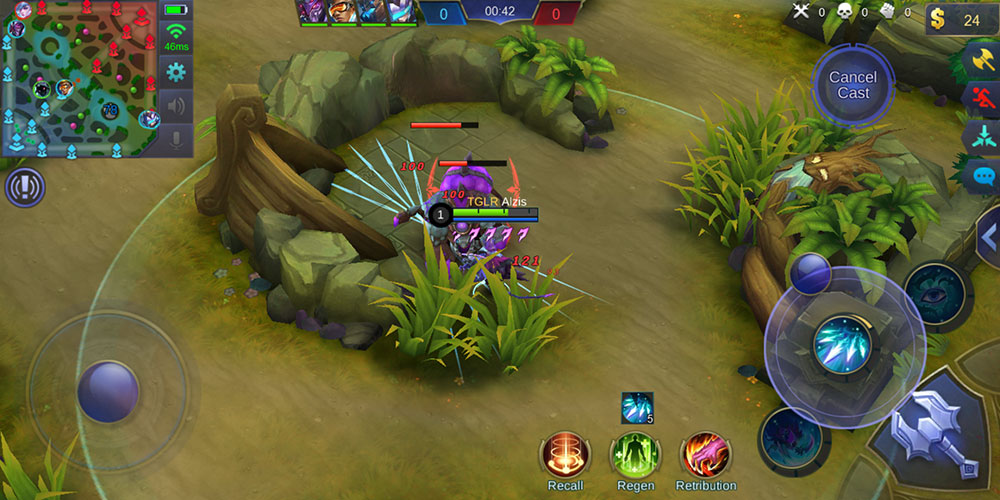The width and height of the screenshot is (1000, 500).
Task: Trigger the blue ice shards skill
Action: tap(841, 344)
